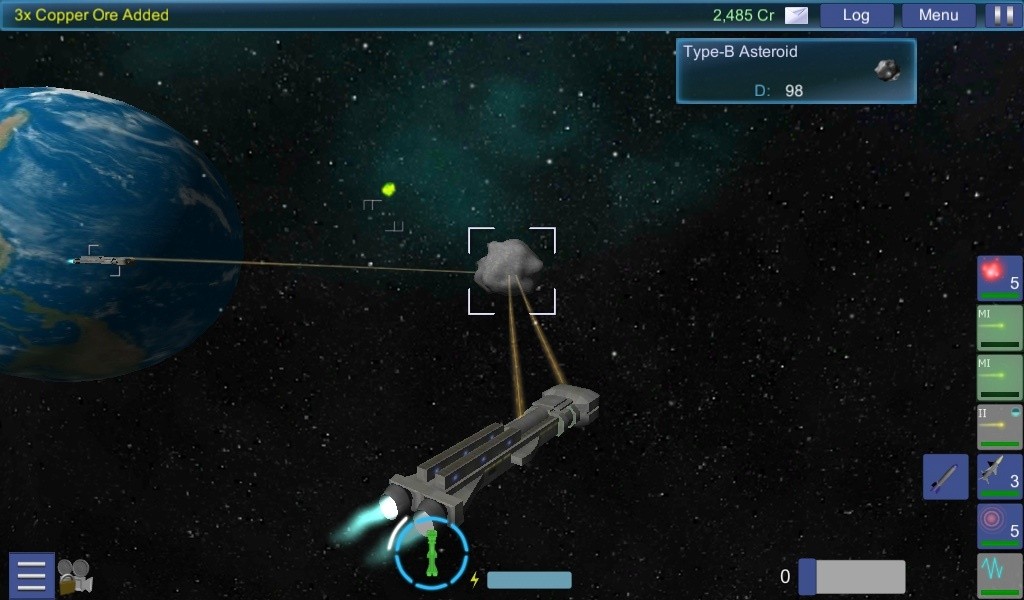The image size is (1024, 600).
Task: Toggle the cyan waveform scanner slot
Action: [x=999, y=574]
